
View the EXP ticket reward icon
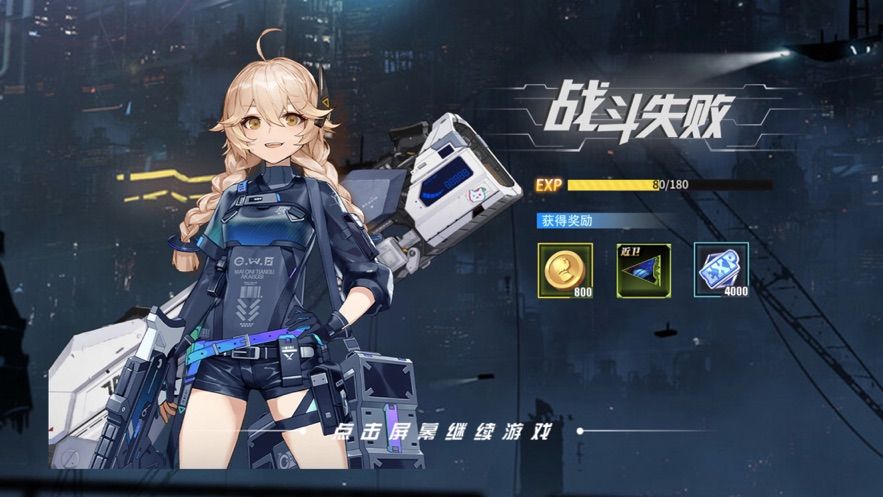click(x=721, y=270)
